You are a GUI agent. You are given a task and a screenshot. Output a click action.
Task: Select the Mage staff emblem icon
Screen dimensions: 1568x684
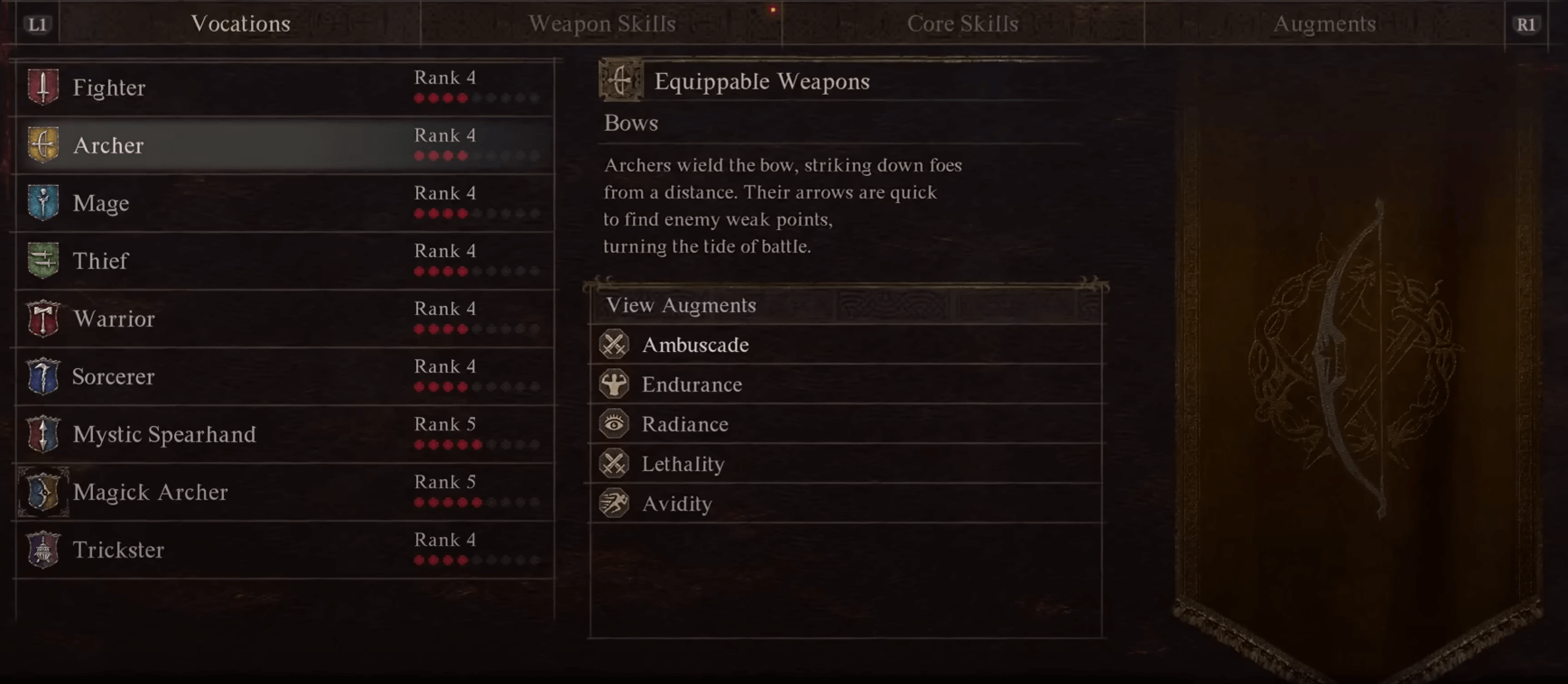[x=42, y=202]
